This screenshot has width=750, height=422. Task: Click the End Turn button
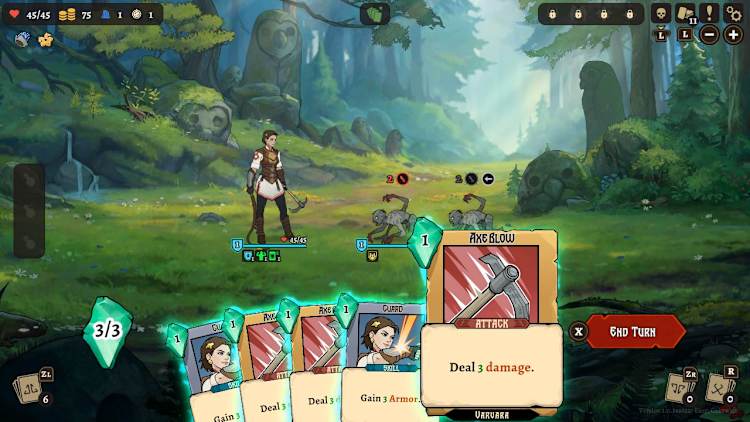point(635,331)
